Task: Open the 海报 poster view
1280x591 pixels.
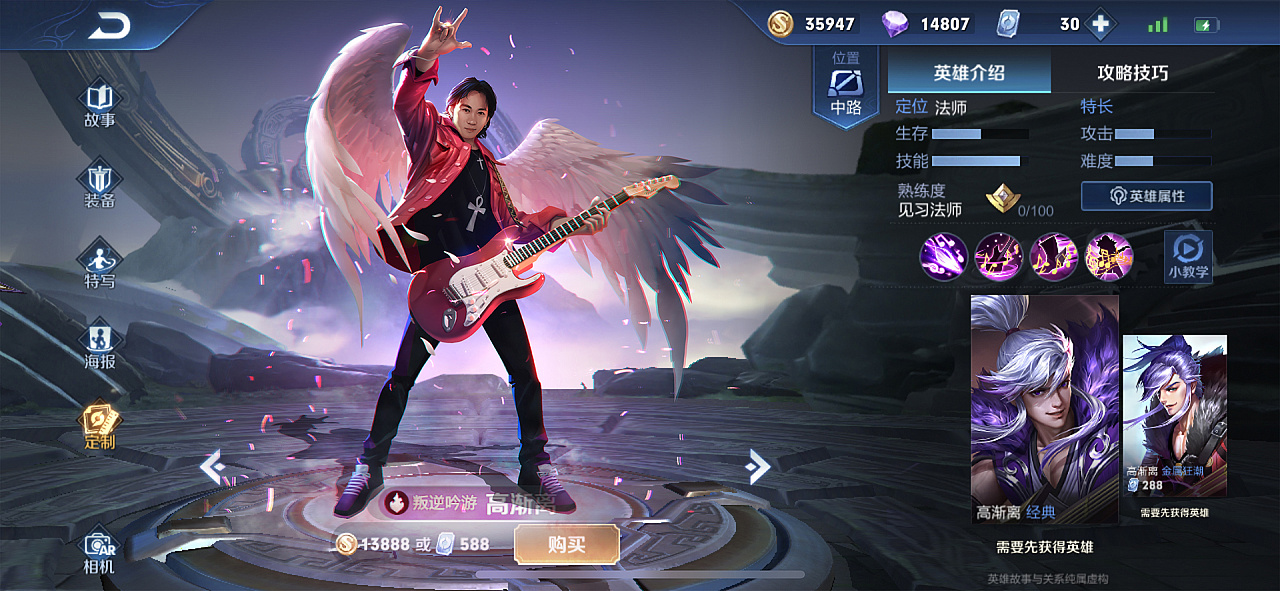Action: click(100, 345)
